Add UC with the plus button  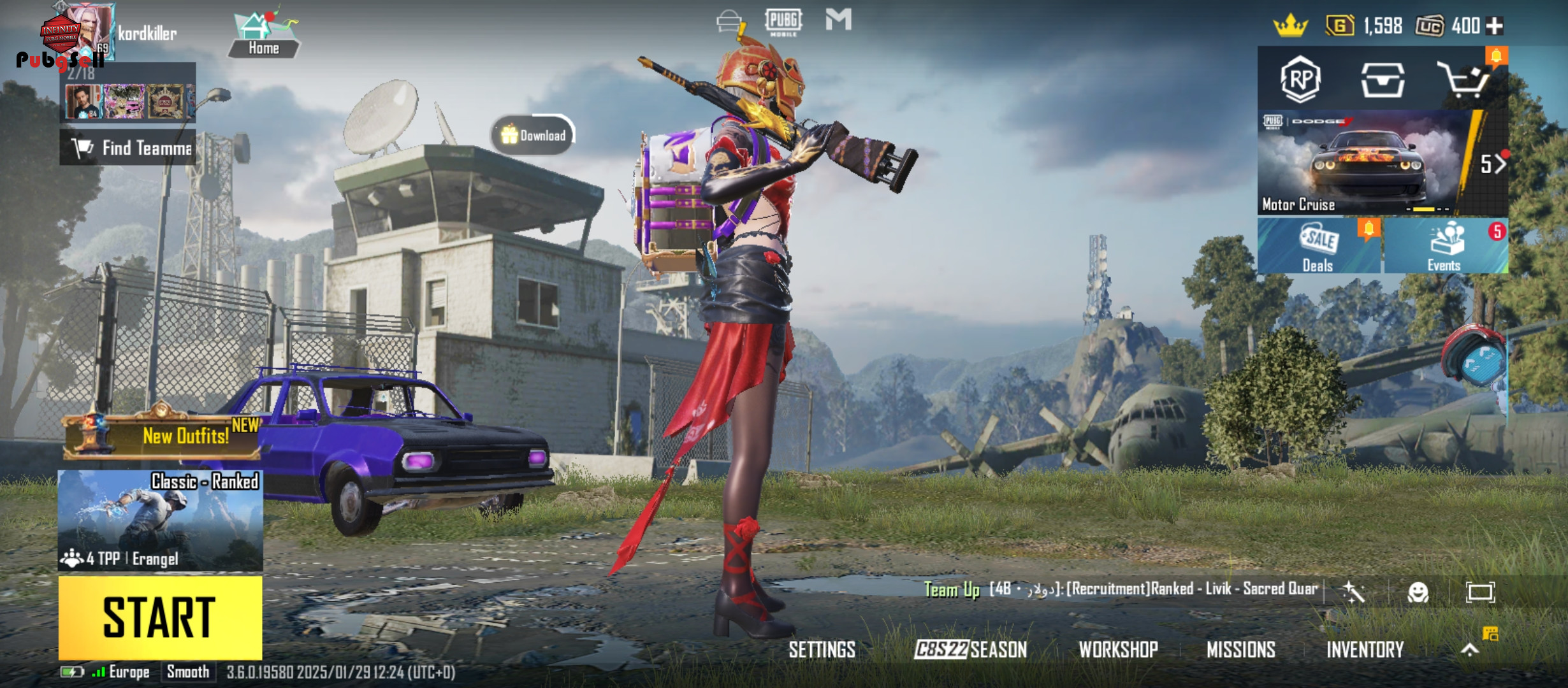click(1495, 26)
